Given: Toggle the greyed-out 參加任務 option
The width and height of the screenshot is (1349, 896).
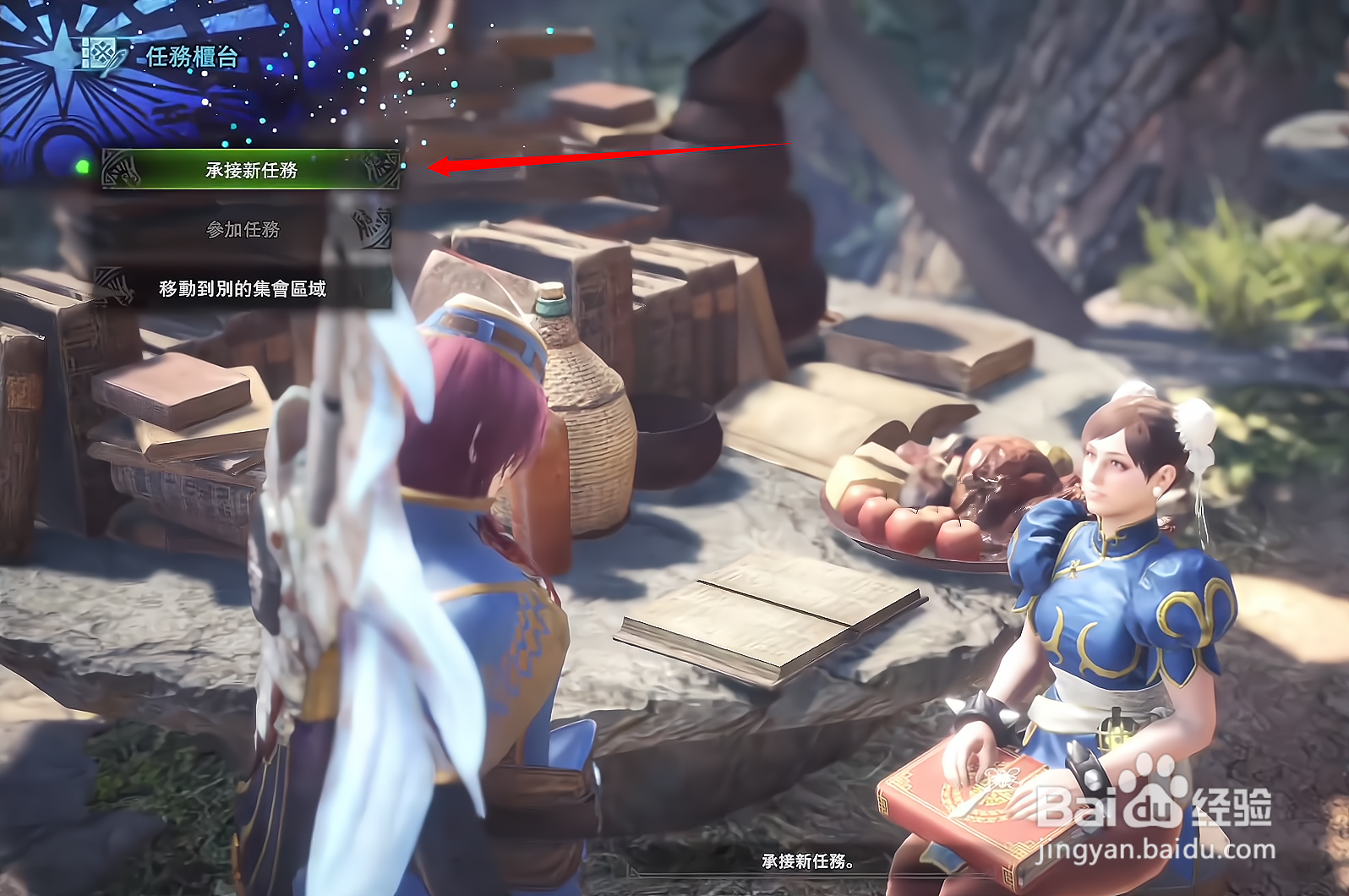Looking at the screenshot, I should click(x=245, y=227).
